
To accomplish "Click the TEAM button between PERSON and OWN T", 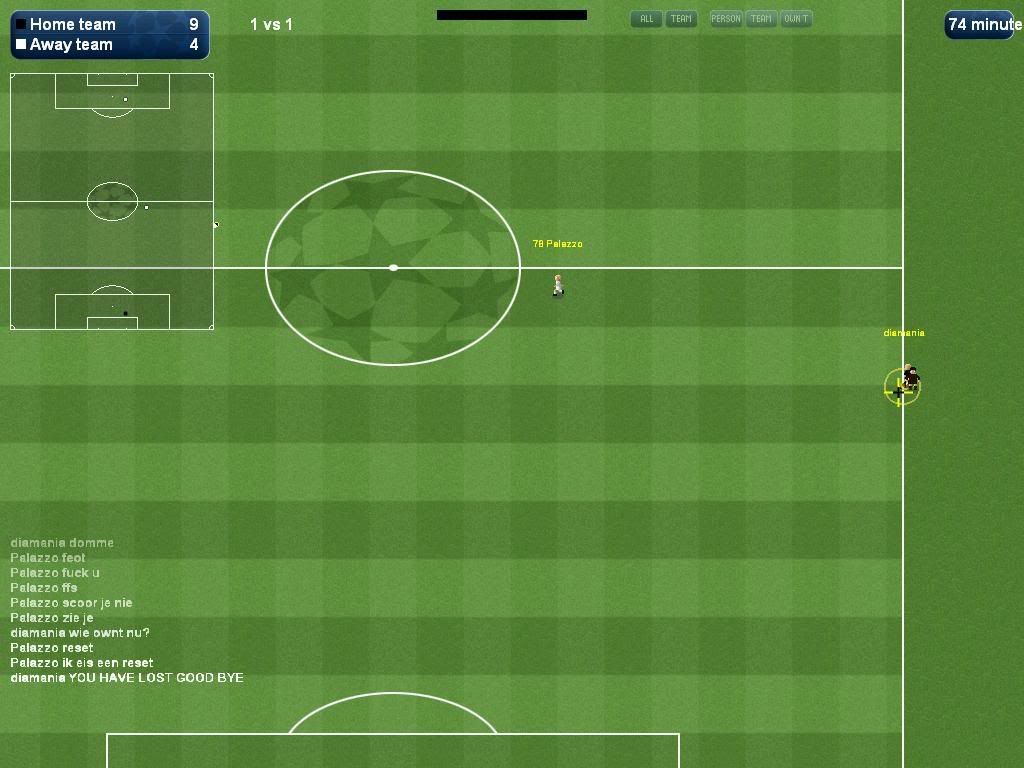I will (x=762, y=19).
